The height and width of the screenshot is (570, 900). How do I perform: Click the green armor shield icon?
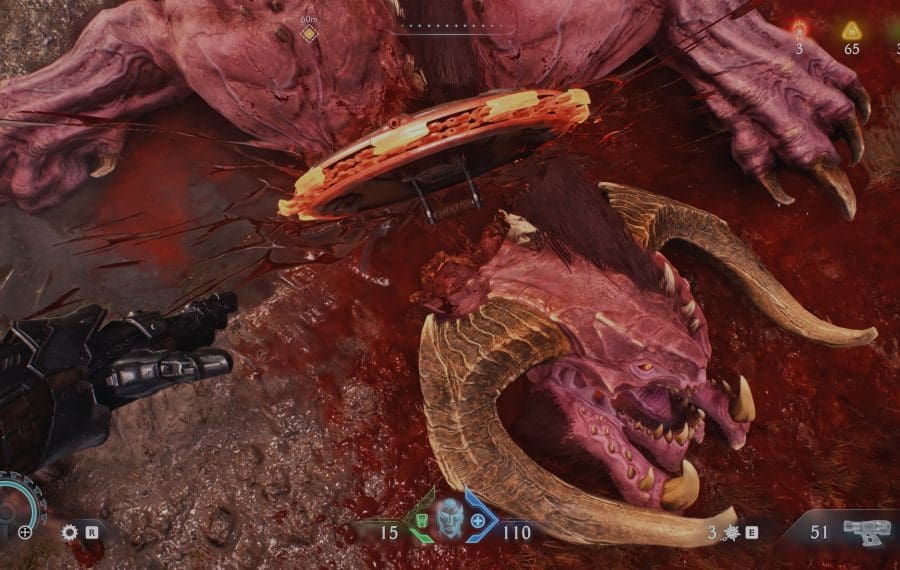(422, 522)
